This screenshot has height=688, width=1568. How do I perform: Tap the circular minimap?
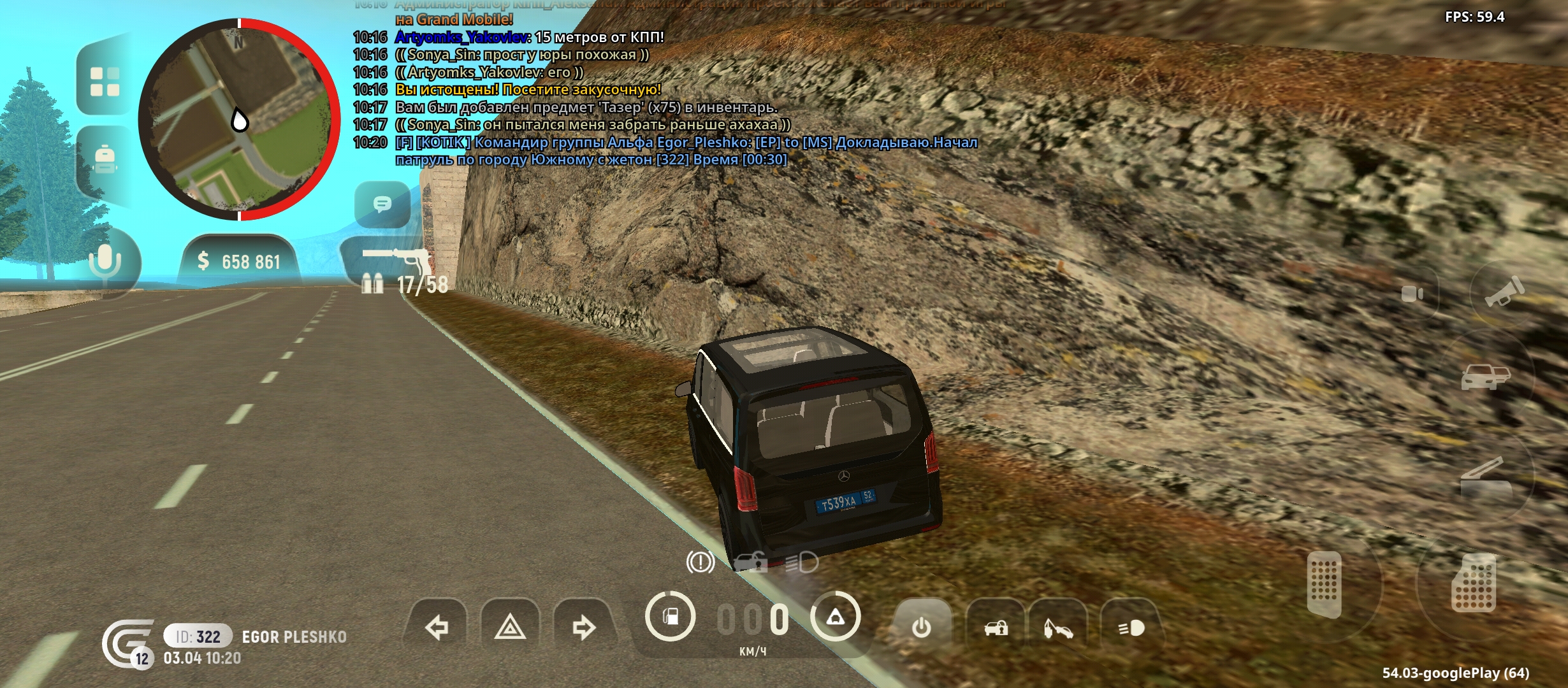point(239,120)
